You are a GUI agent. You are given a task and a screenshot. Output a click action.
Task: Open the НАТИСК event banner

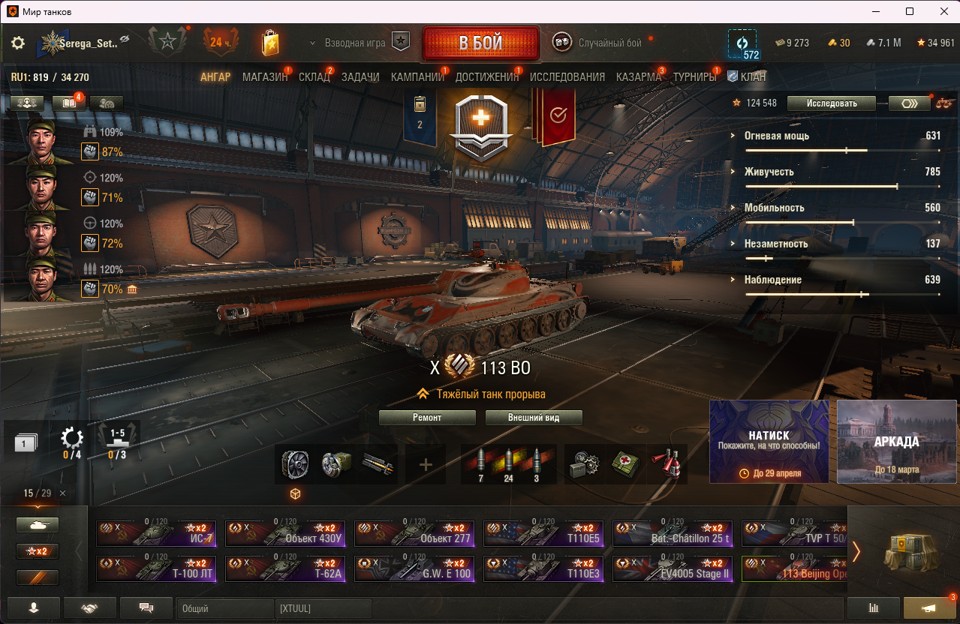pyautogui.click(x=769, y=441)
